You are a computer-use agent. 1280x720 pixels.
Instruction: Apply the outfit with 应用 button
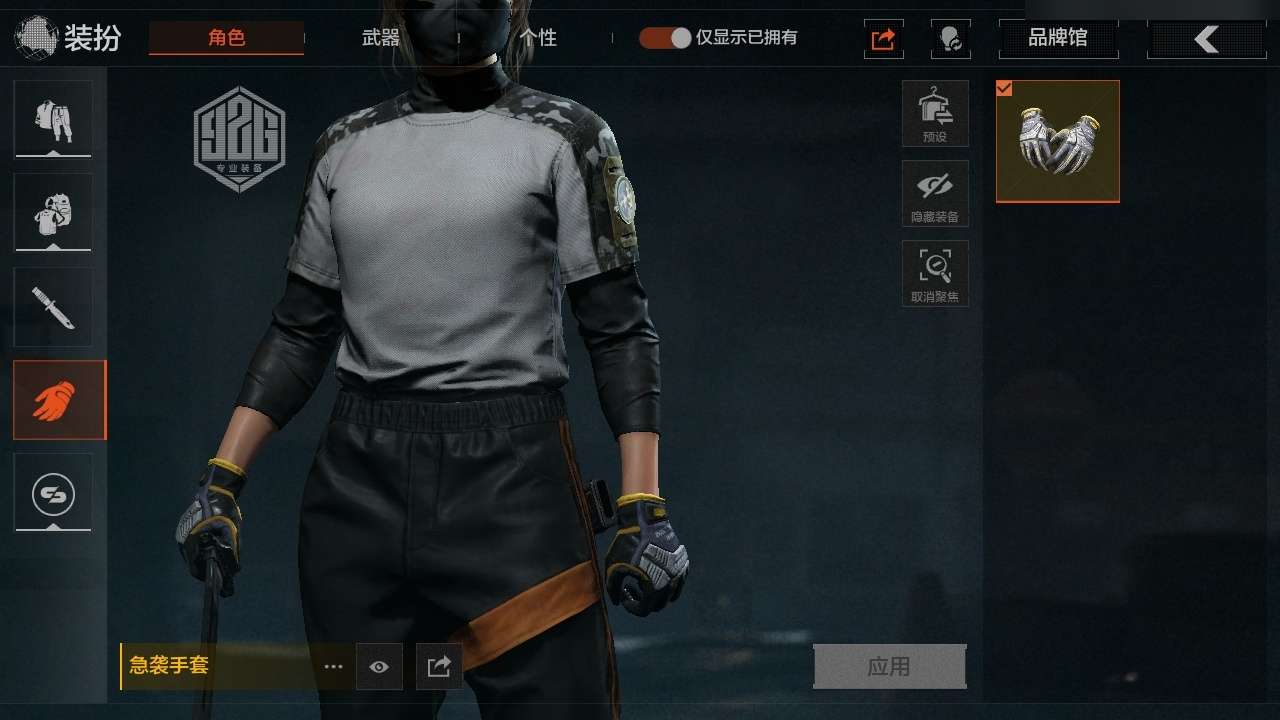889,666
